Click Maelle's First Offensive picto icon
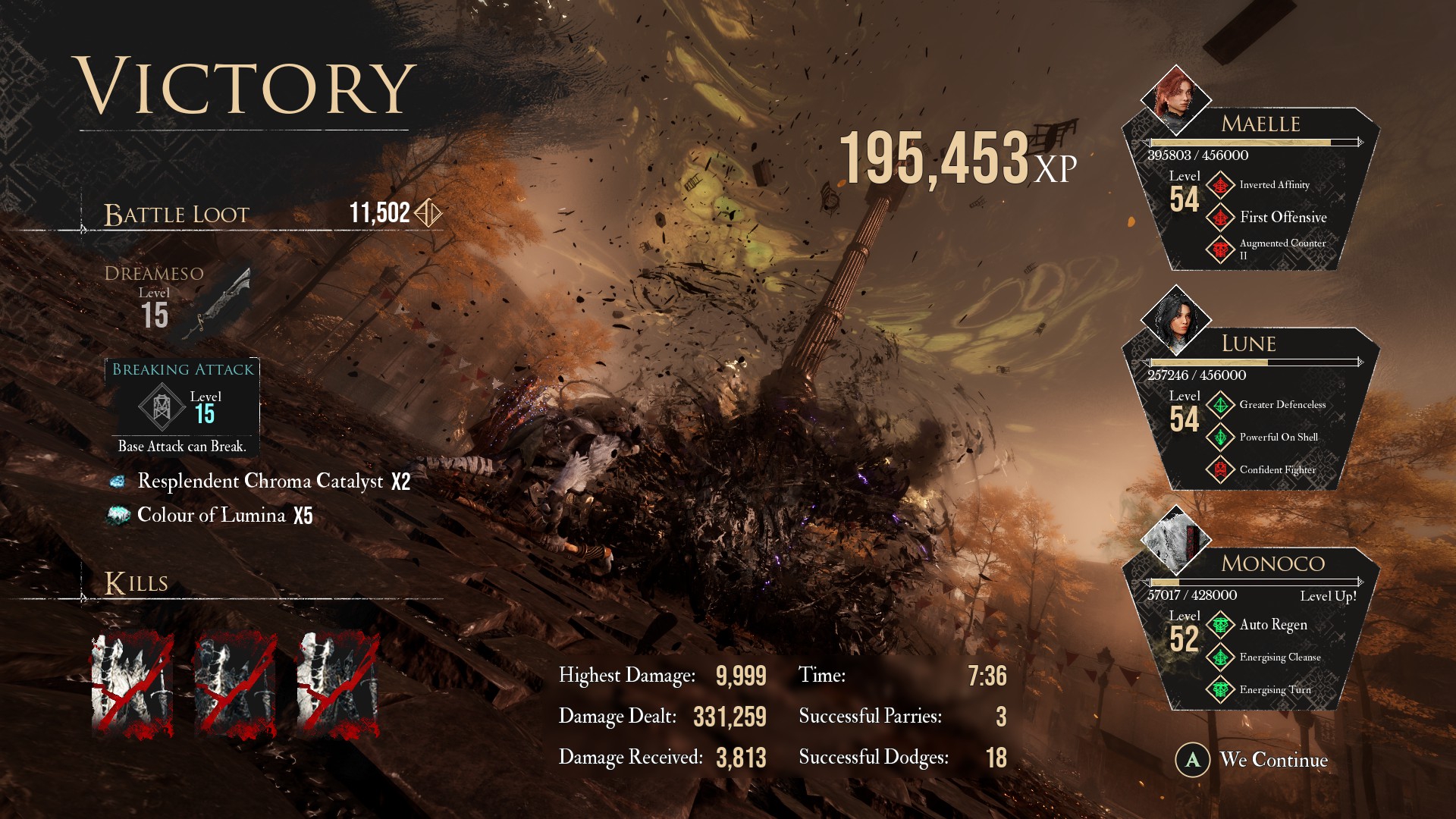Image resolution: width=1456 pixels, height=819 pixels. point(1220,218)
